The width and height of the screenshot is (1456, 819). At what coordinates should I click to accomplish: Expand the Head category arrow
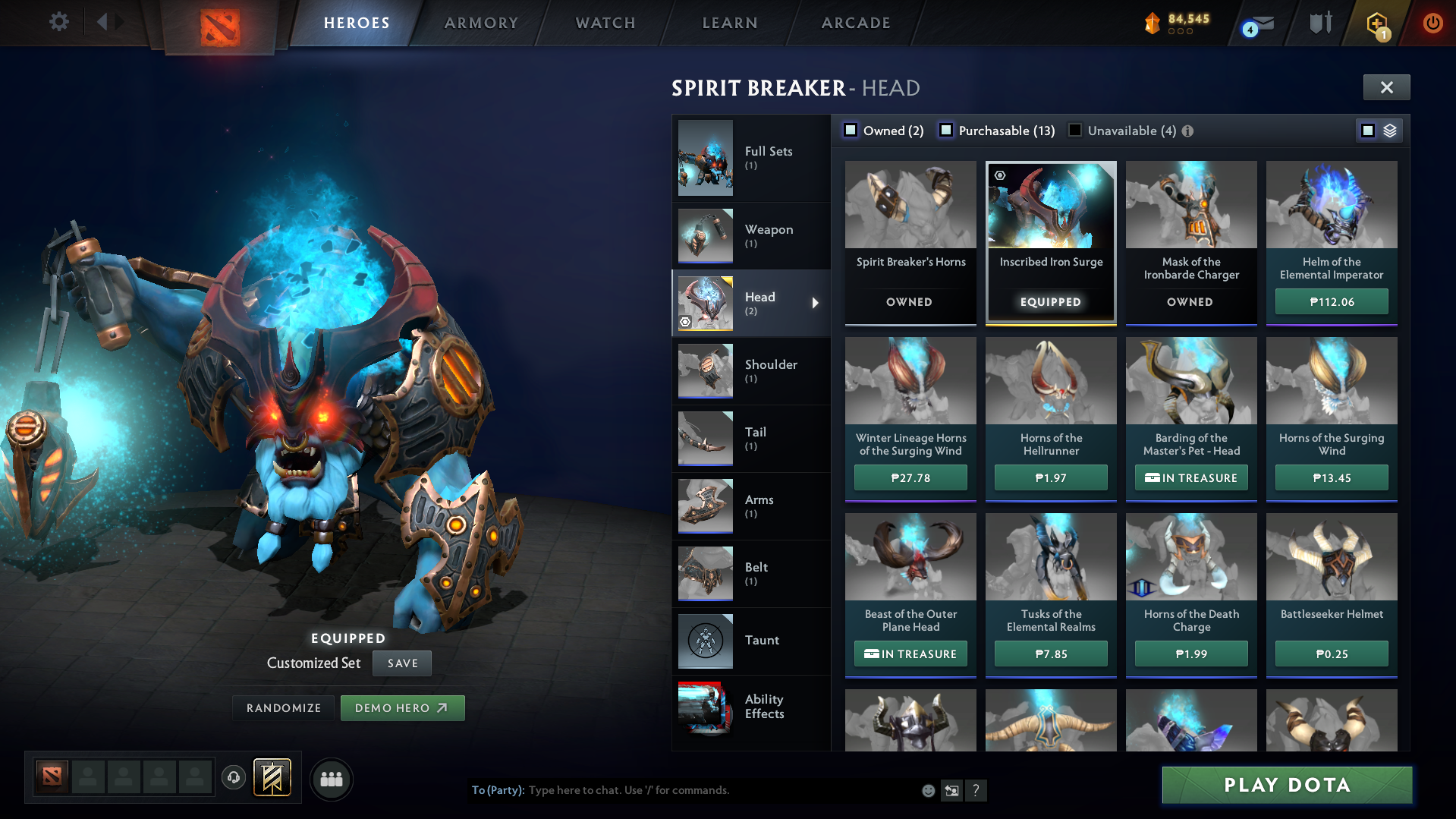(816, 303)
